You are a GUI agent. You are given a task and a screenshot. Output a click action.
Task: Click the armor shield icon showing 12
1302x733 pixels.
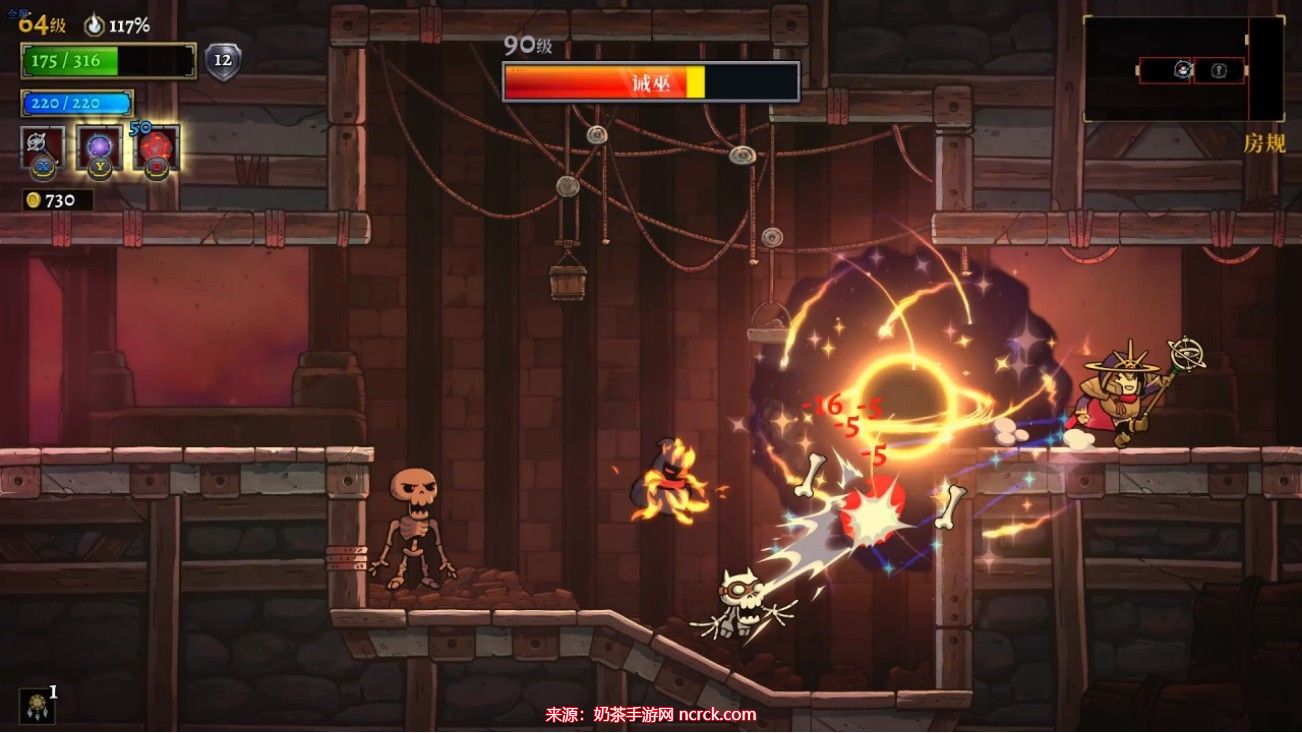click(x=222, y=61)
